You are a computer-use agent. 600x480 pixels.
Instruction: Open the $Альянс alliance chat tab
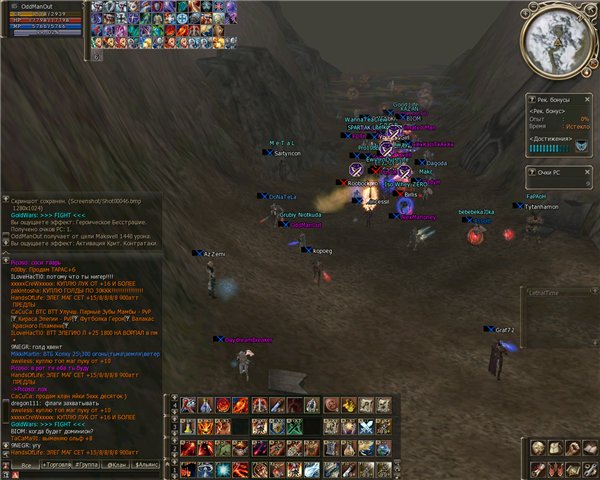pyautogui.click(x=147, y=466)
